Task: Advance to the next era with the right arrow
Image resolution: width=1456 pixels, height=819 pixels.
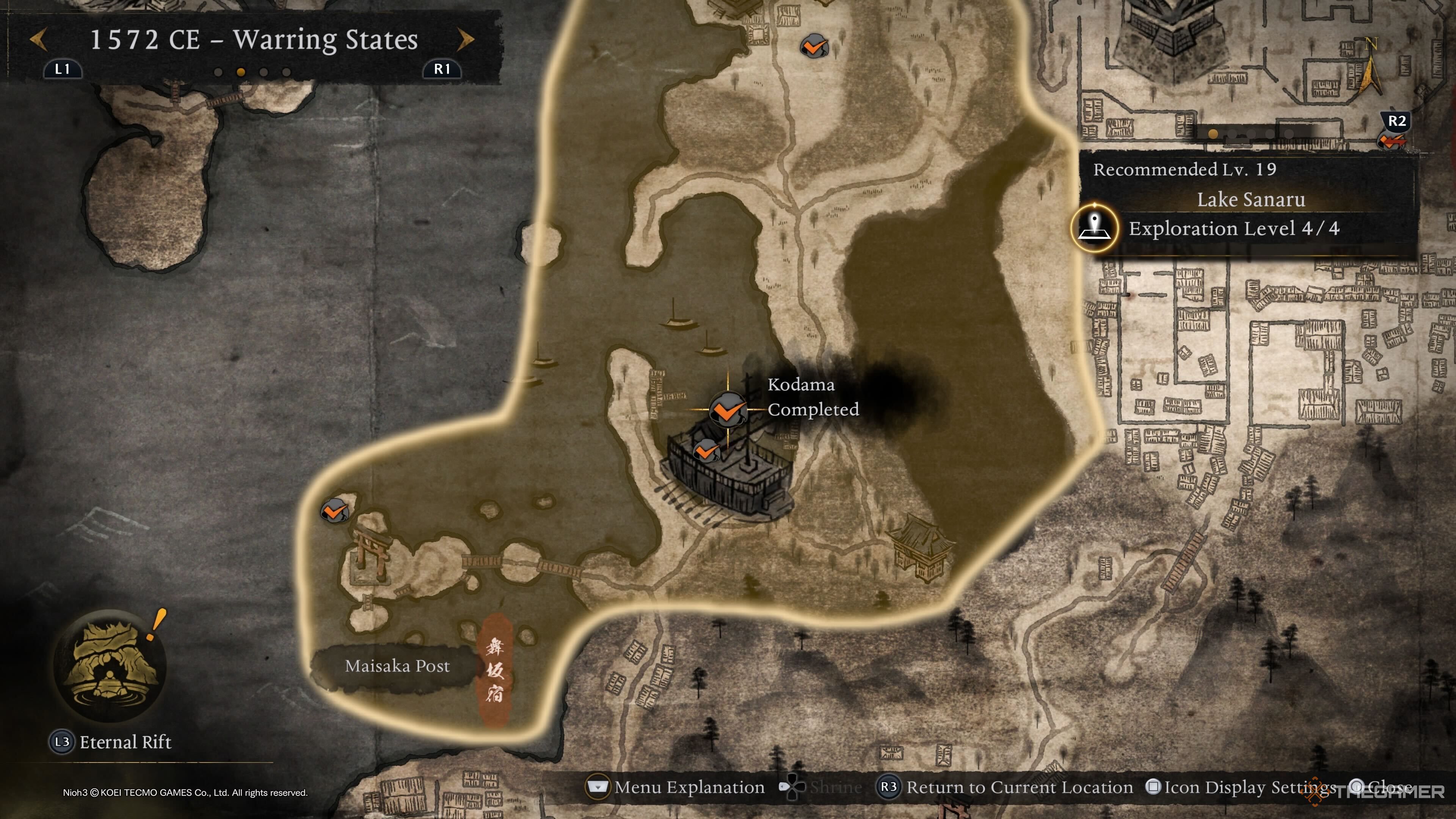Action: (465, 39)
